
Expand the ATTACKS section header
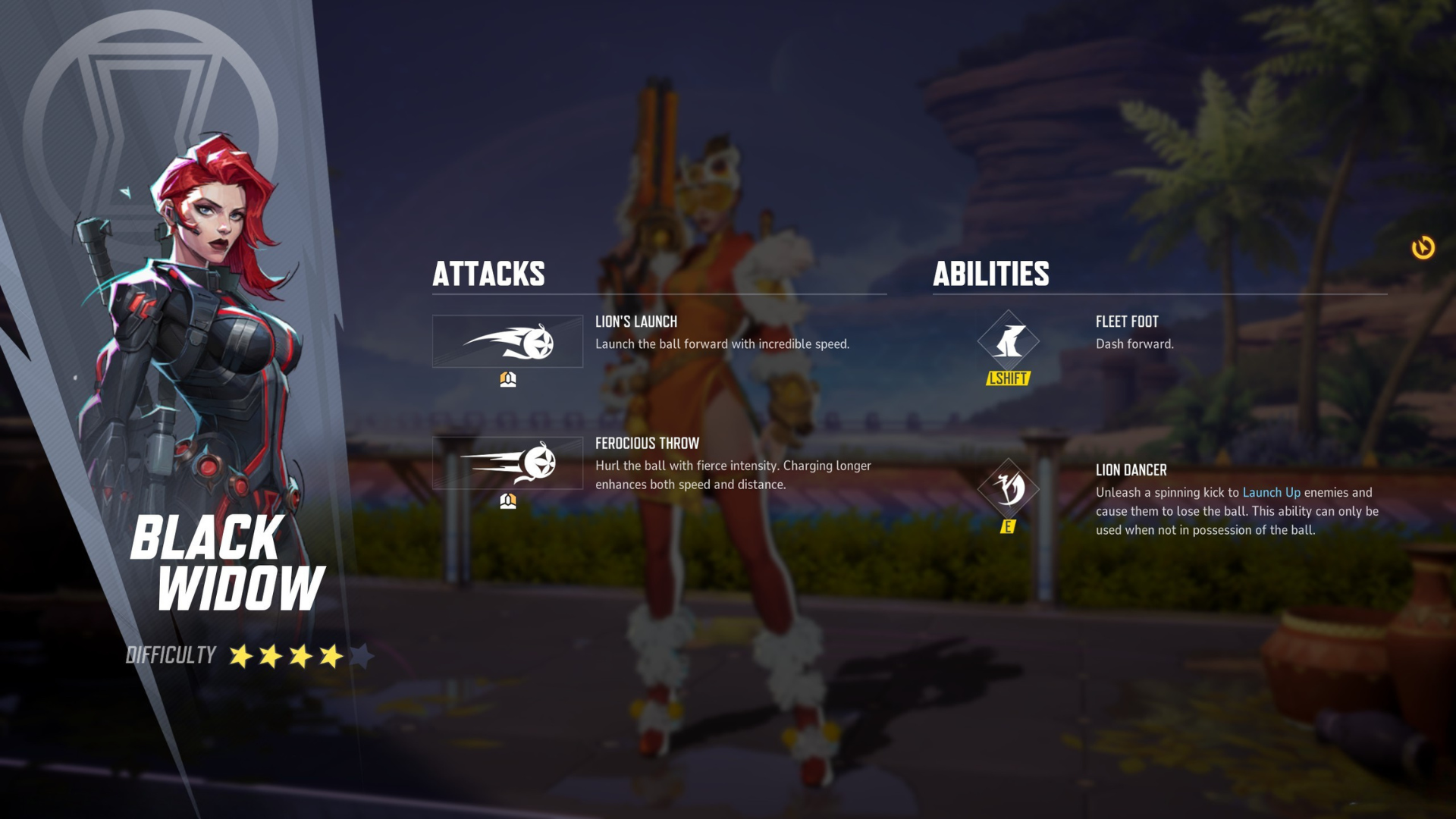pos(488,275)
